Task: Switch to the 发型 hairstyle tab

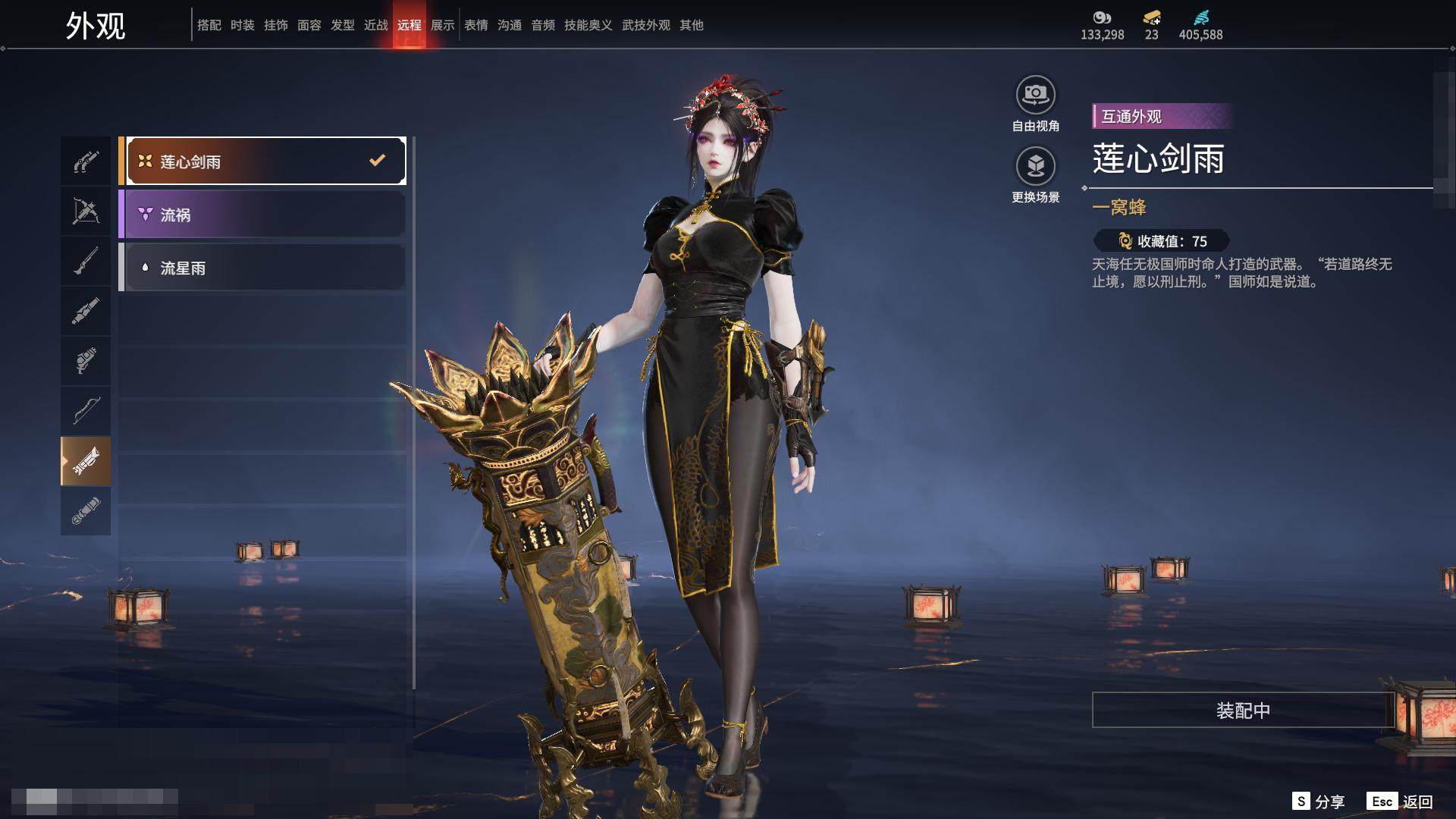Action: pos(343,25)
